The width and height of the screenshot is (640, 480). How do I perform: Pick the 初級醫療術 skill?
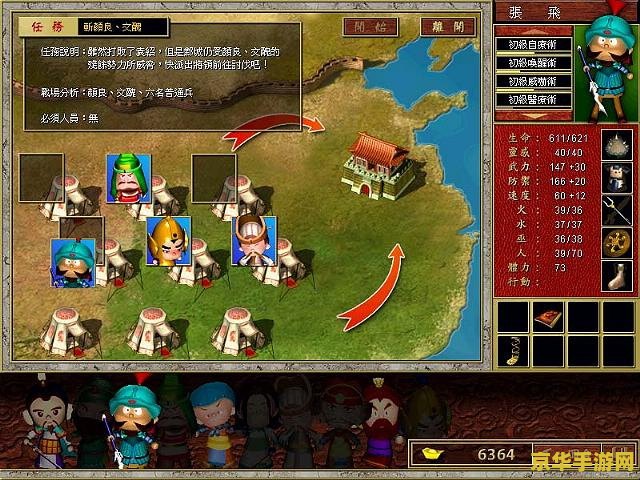click(x=532, y=100)
